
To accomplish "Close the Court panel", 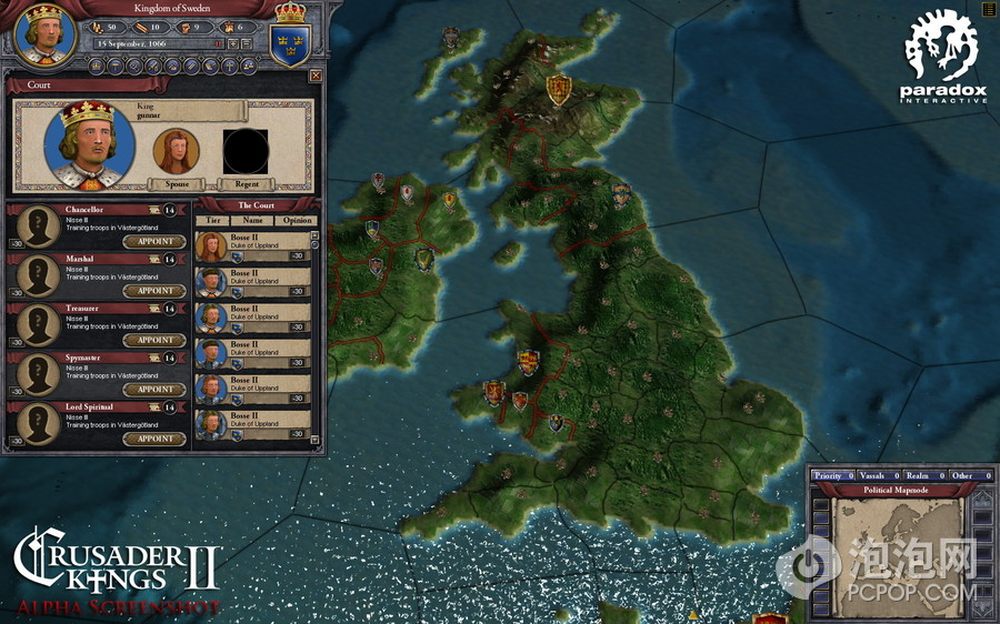I will [316, 75].
